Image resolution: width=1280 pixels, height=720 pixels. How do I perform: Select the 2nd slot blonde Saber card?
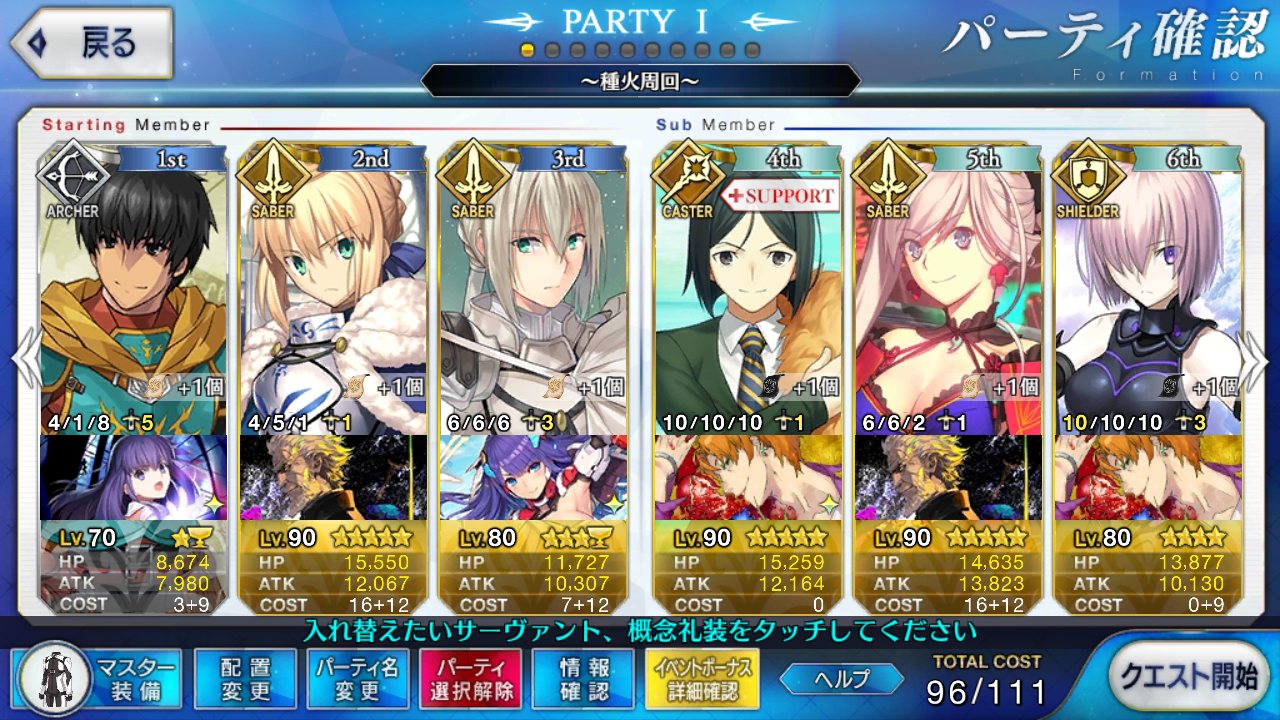[x=333, y=290]
